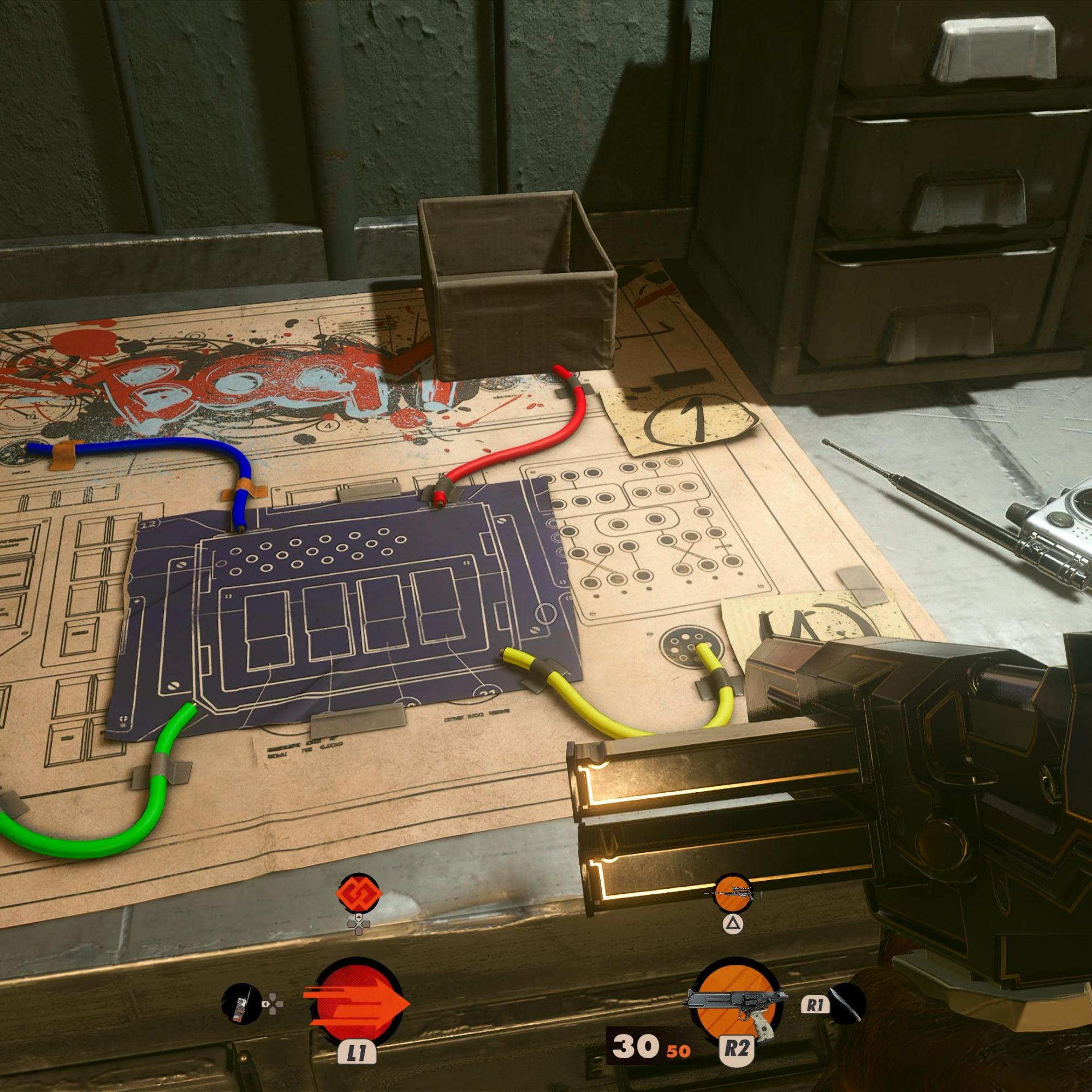Swap to the scoped rifle weapon icon
The width and height of the screenshot is (1092, 1092).
[733, 894]
